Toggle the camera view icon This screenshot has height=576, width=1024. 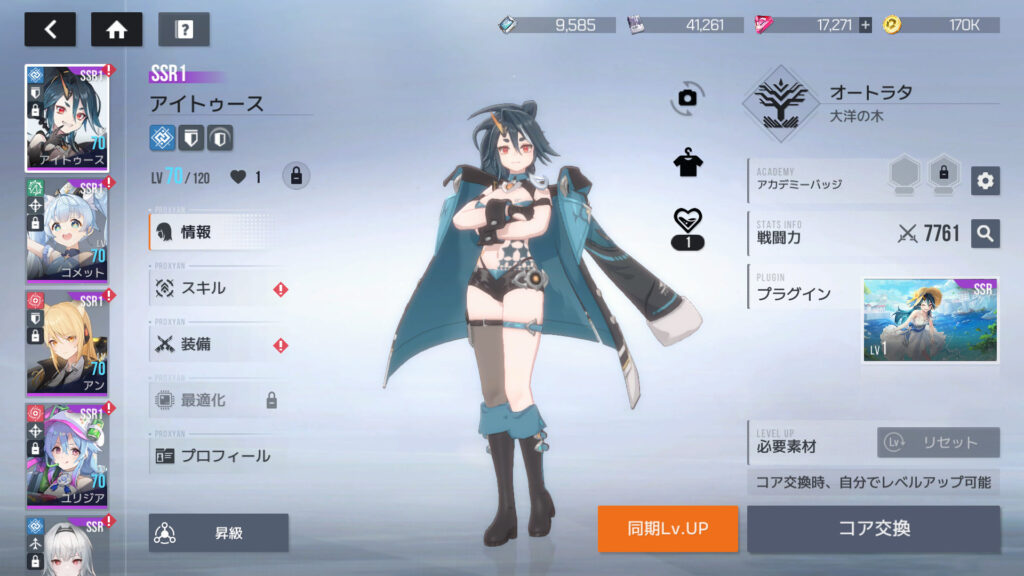tap(687, 97)
